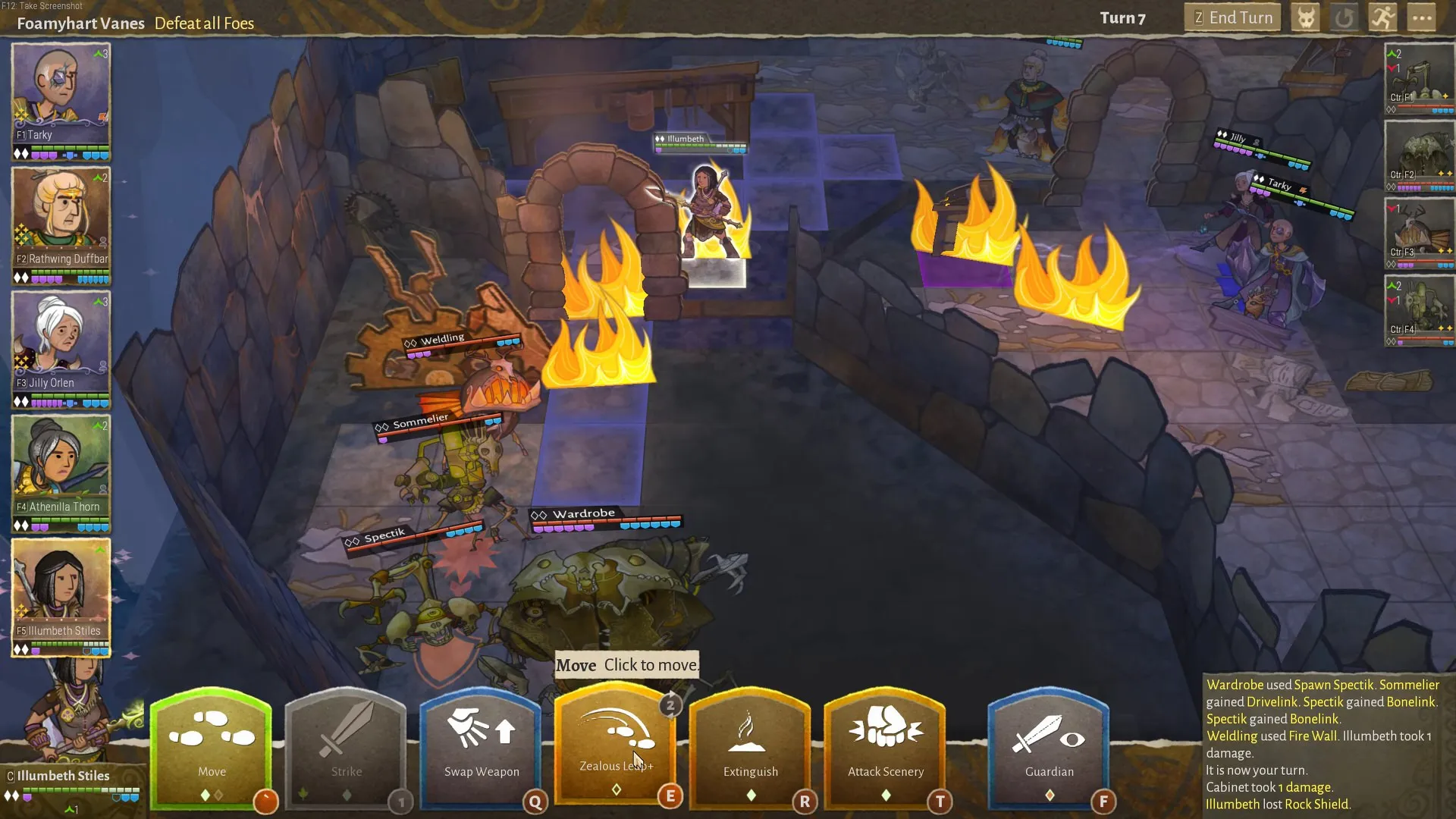Click the running figure icon button

coord(1383,18)
